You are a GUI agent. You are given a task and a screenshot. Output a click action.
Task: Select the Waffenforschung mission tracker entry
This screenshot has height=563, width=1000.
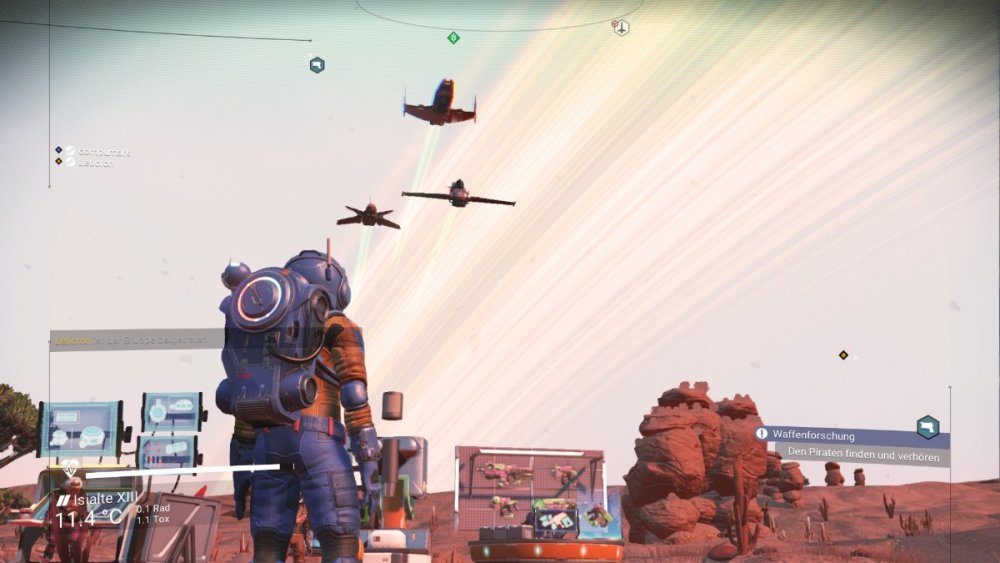click(812, 436)
